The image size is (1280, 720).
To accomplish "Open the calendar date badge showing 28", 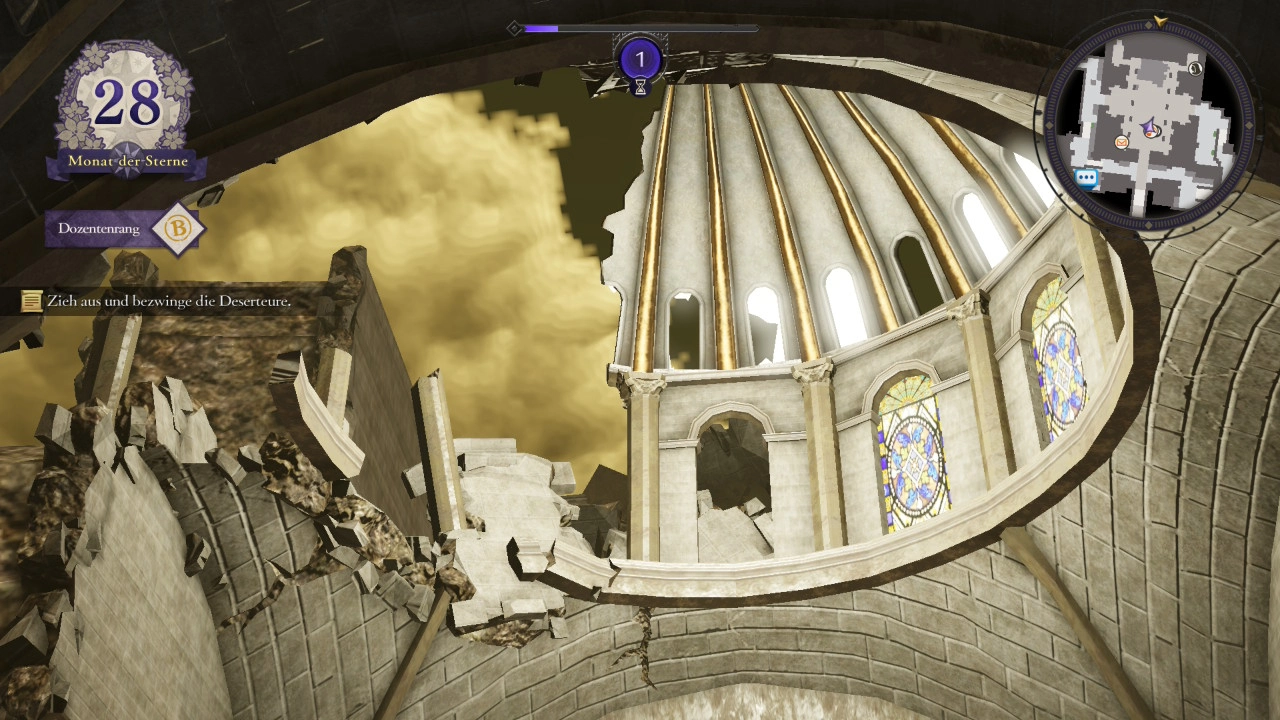I will tap(128, 103).
